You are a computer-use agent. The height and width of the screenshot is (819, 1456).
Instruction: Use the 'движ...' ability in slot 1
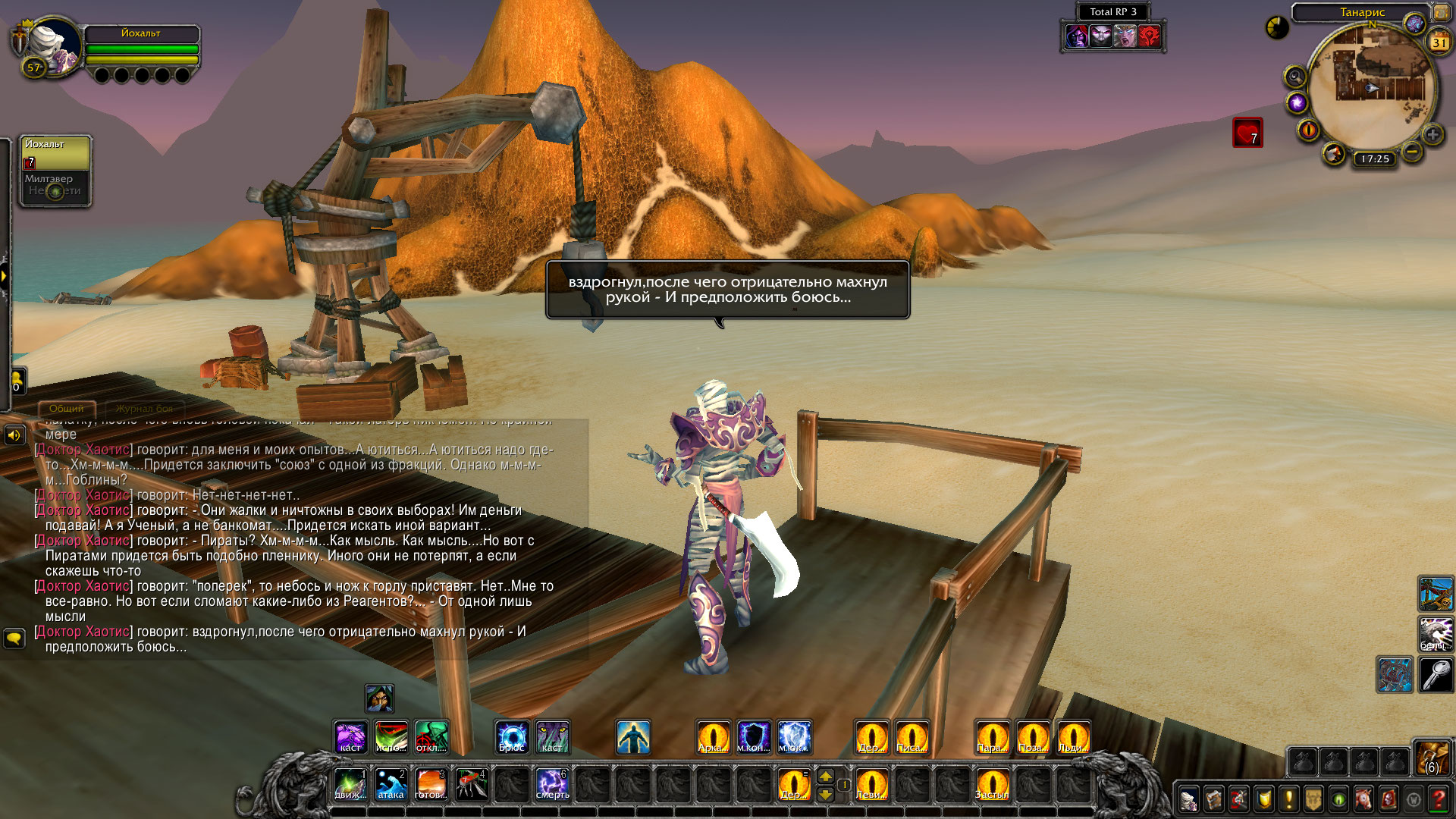350,784
